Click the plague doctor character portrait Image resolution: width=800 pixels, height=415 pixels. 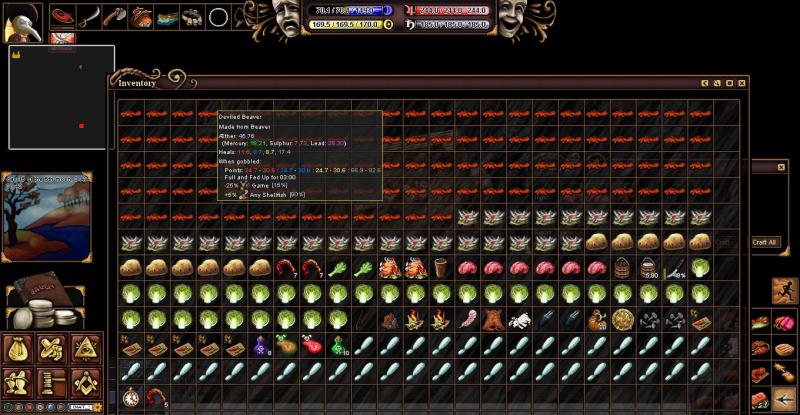coord(22,22)
